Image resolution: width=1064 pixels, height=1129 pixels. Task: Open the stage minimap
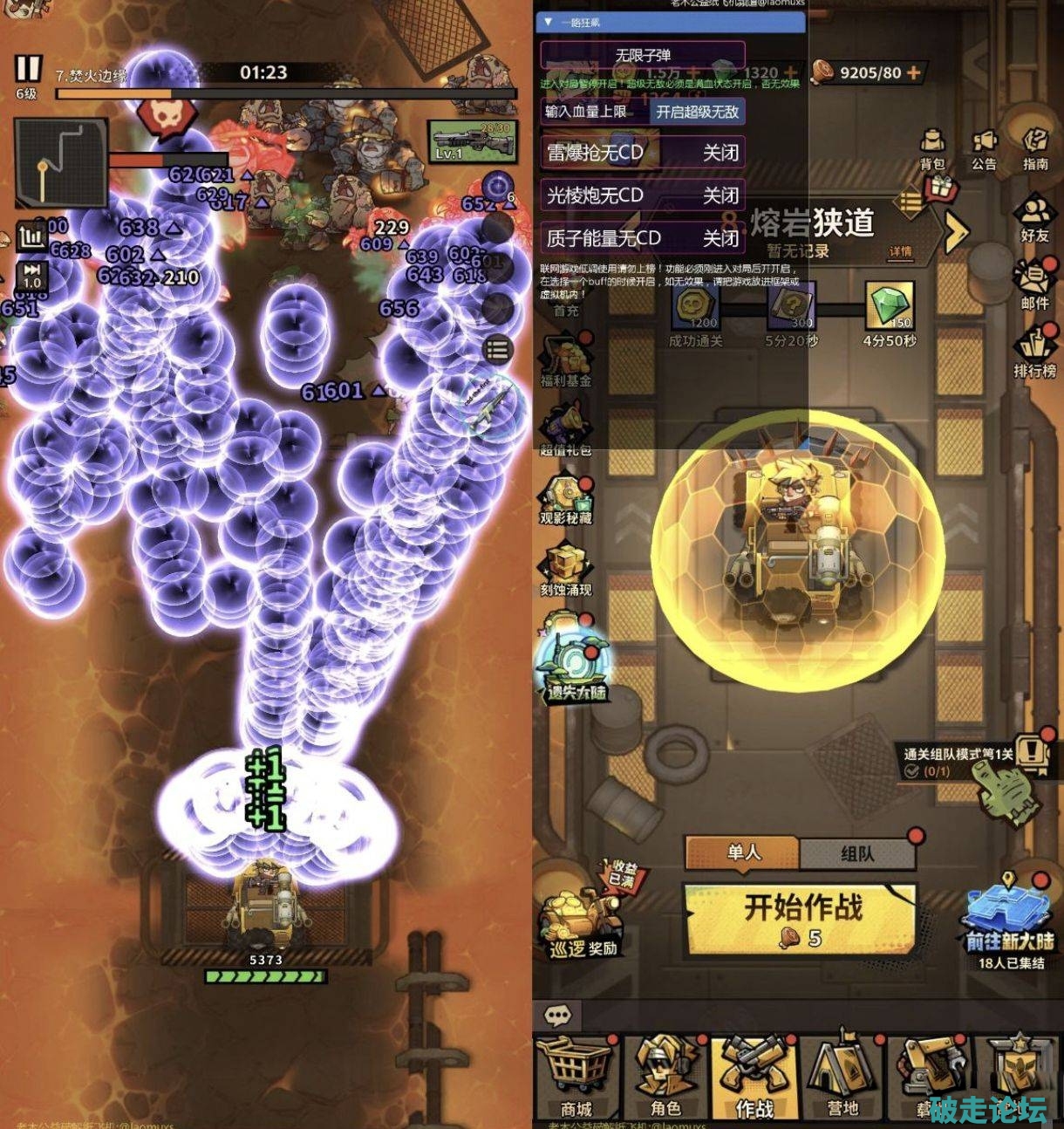pos(60,163)
